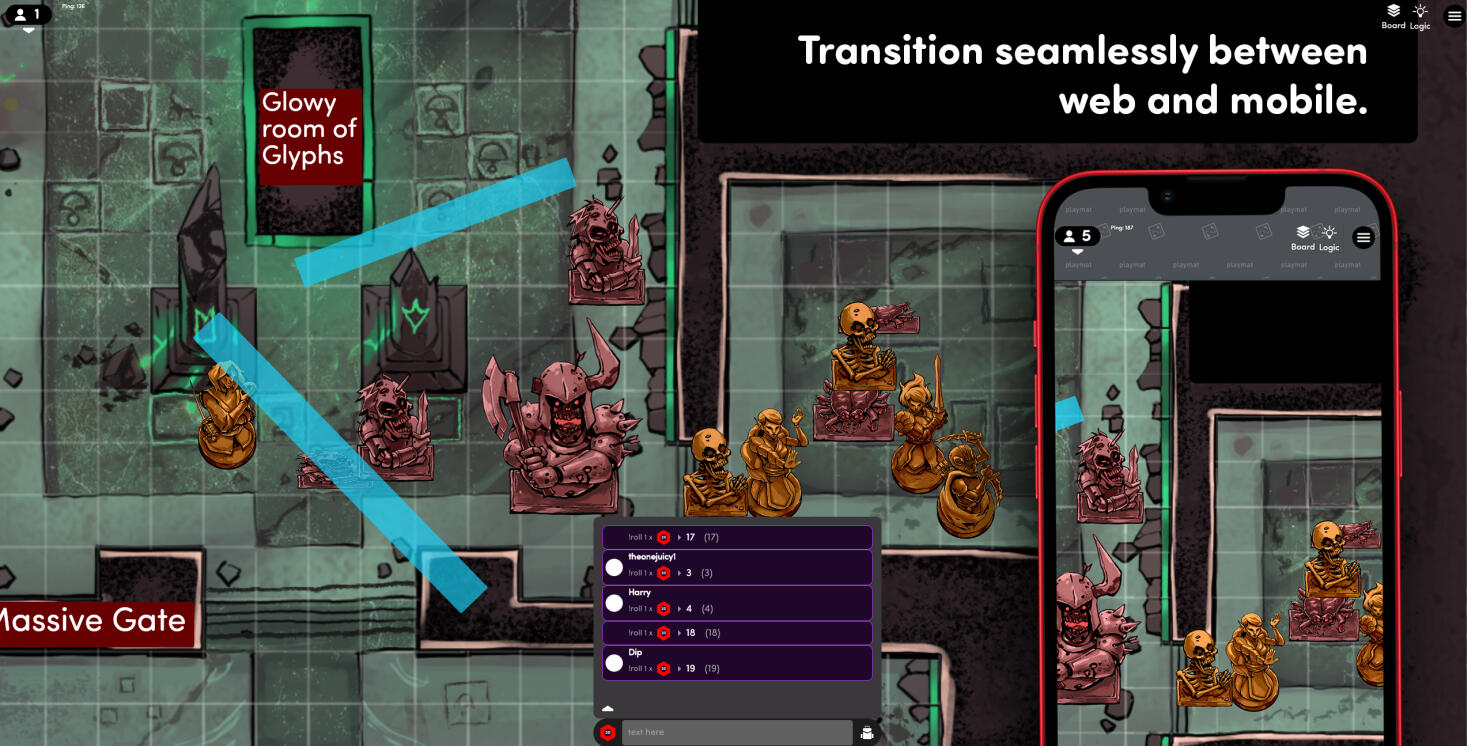Open the desktop hamburger menu in the screen corner

click(x=1454, y=16)
